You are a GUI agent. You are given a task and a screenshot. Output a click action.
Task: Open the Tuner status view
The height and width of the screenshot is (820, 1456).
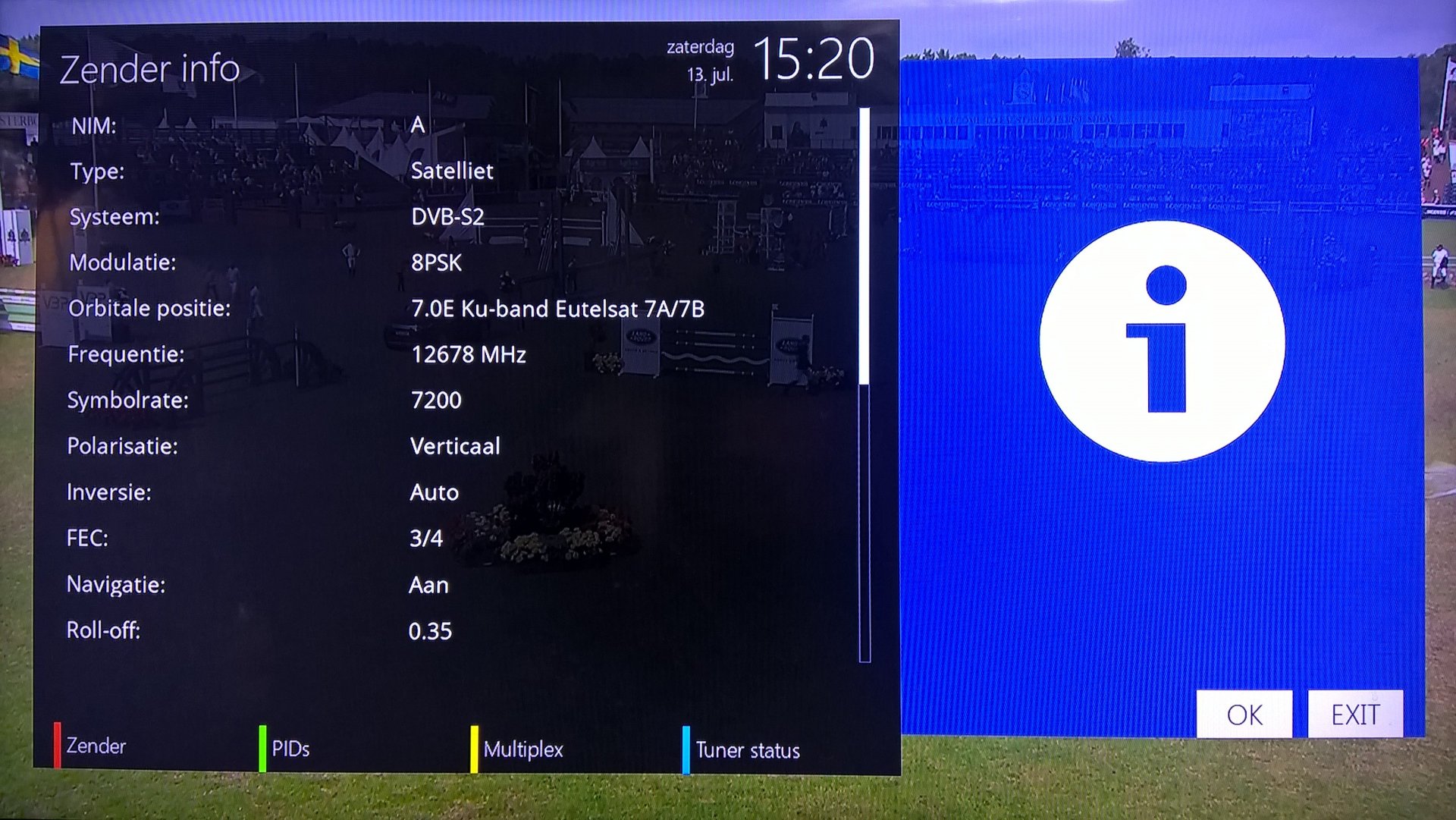[748, 751]
